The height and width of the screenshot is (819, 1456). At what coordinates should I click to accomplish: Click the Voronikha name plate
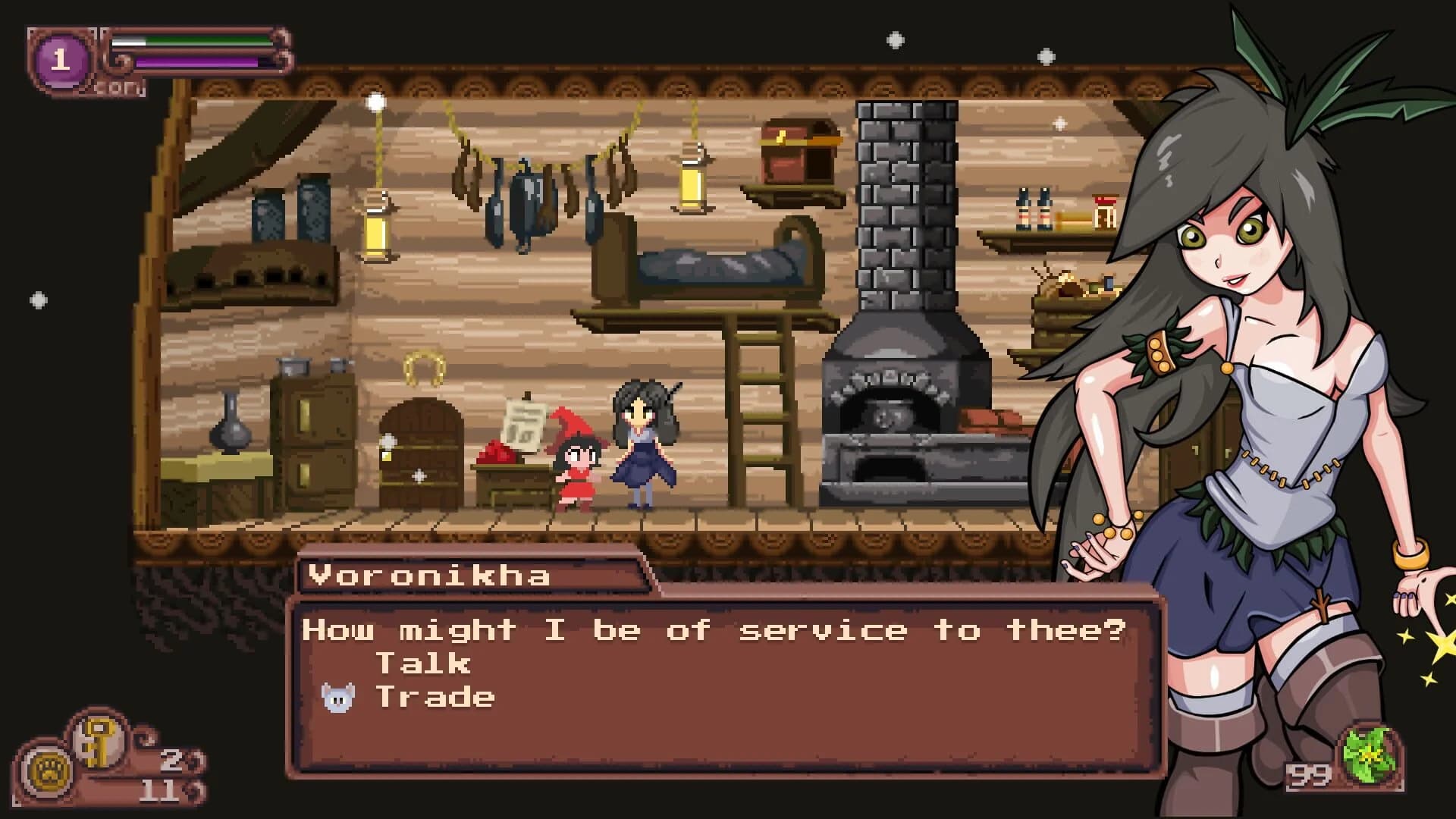pos(428,576)
